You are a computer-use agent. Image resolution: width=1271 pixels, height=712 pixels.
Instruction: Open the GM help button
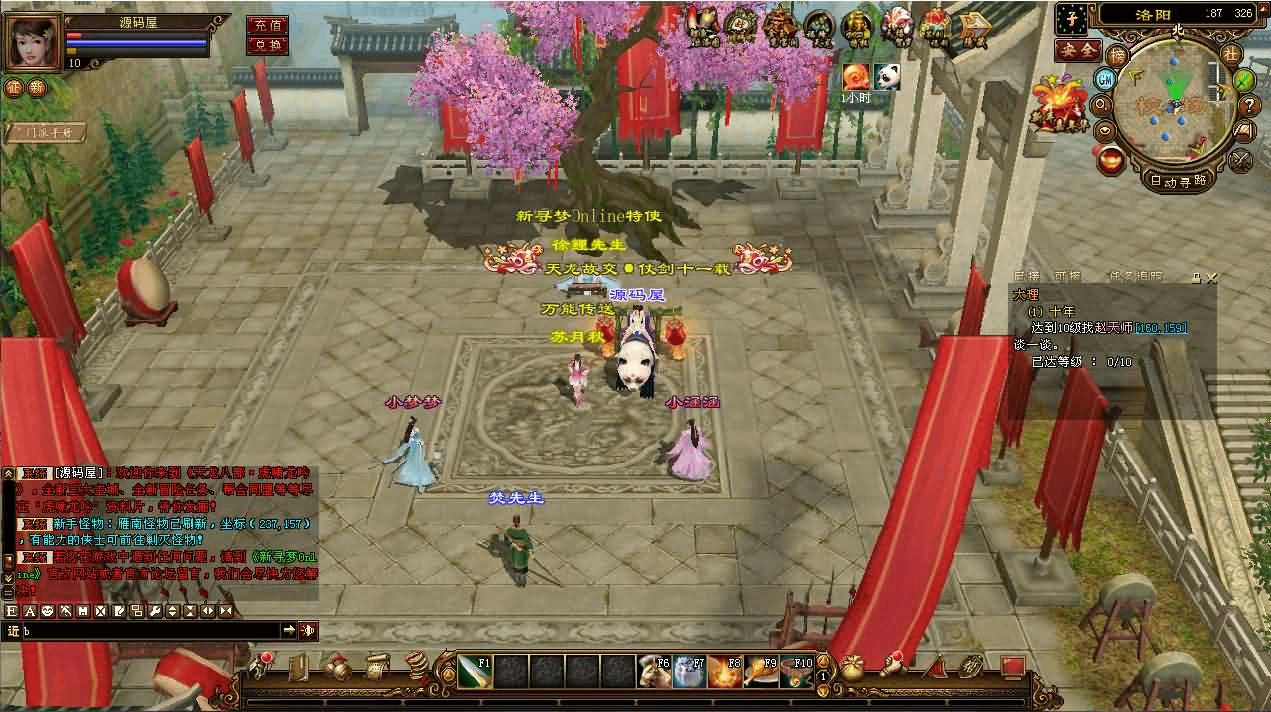click(1106, 79)
